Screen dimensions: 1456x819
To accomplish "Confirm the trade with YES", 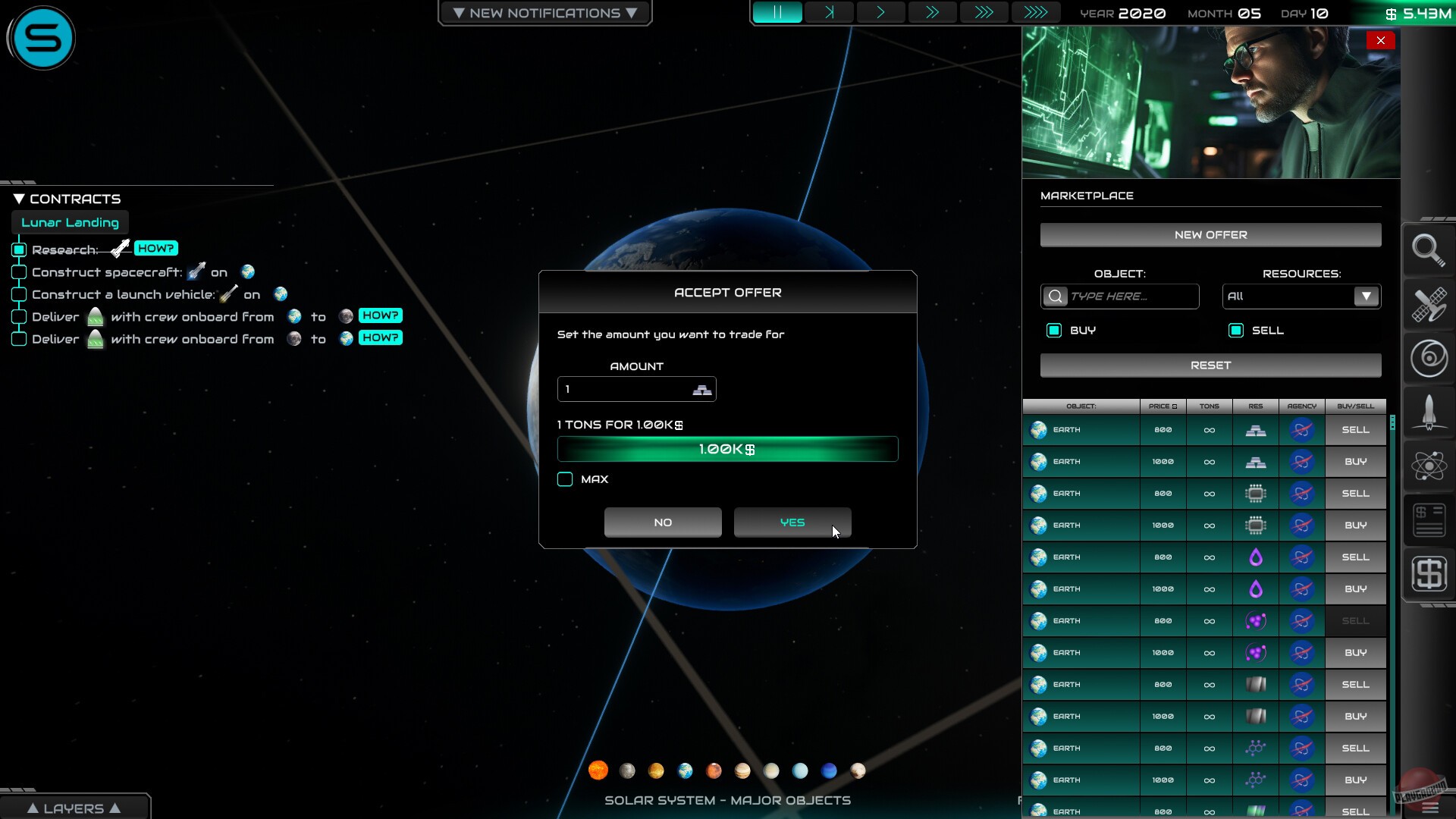I will 792,522.
